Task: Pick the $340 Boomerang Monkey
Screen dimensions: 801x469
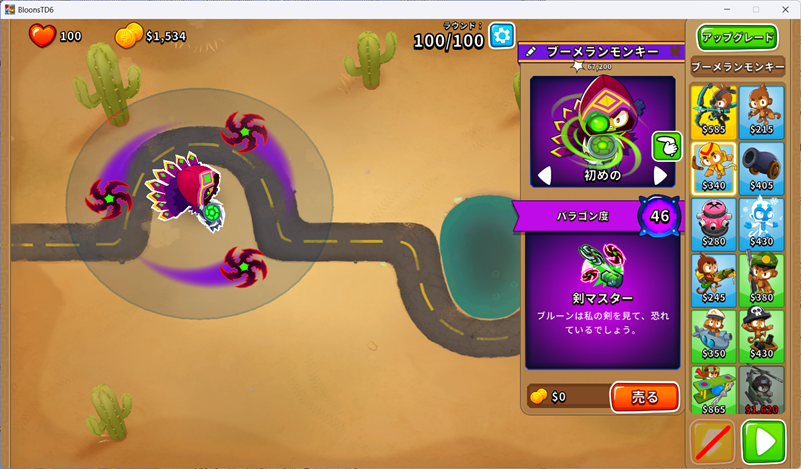Action: 713,167
